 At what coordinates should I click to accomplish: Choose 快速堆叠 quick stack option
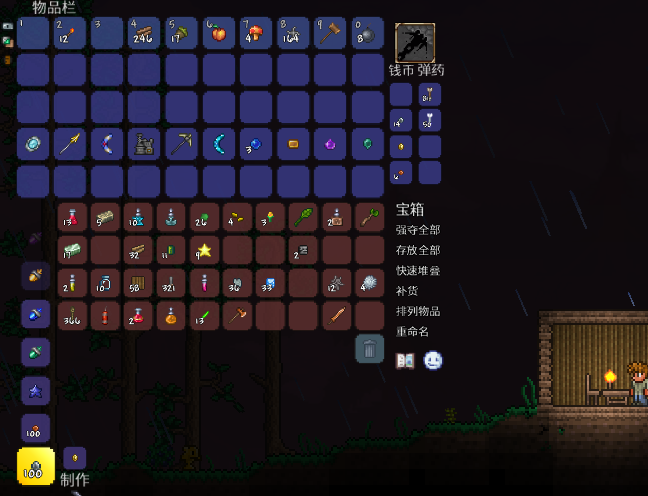(418, 271)
